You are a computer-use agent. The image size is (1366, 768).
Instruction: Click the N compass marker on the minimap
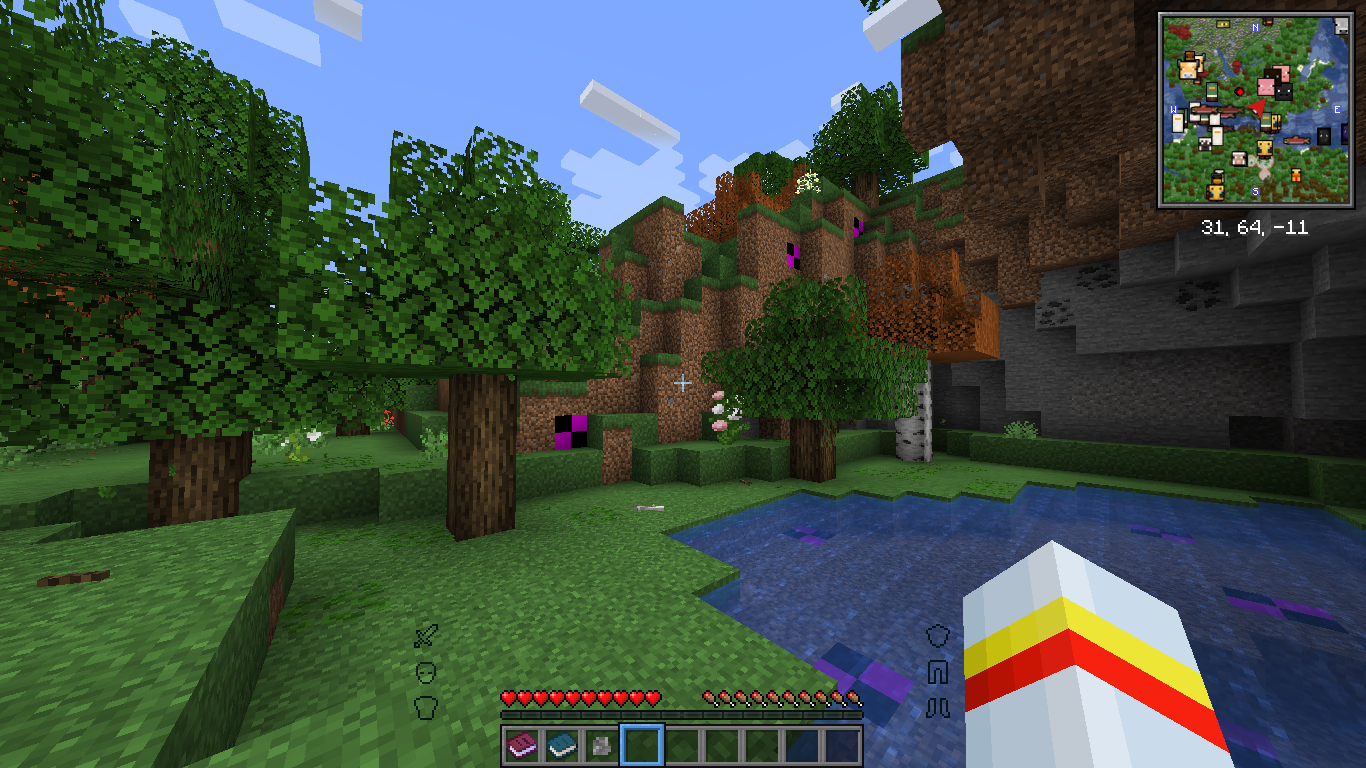tap(1255, 27)
